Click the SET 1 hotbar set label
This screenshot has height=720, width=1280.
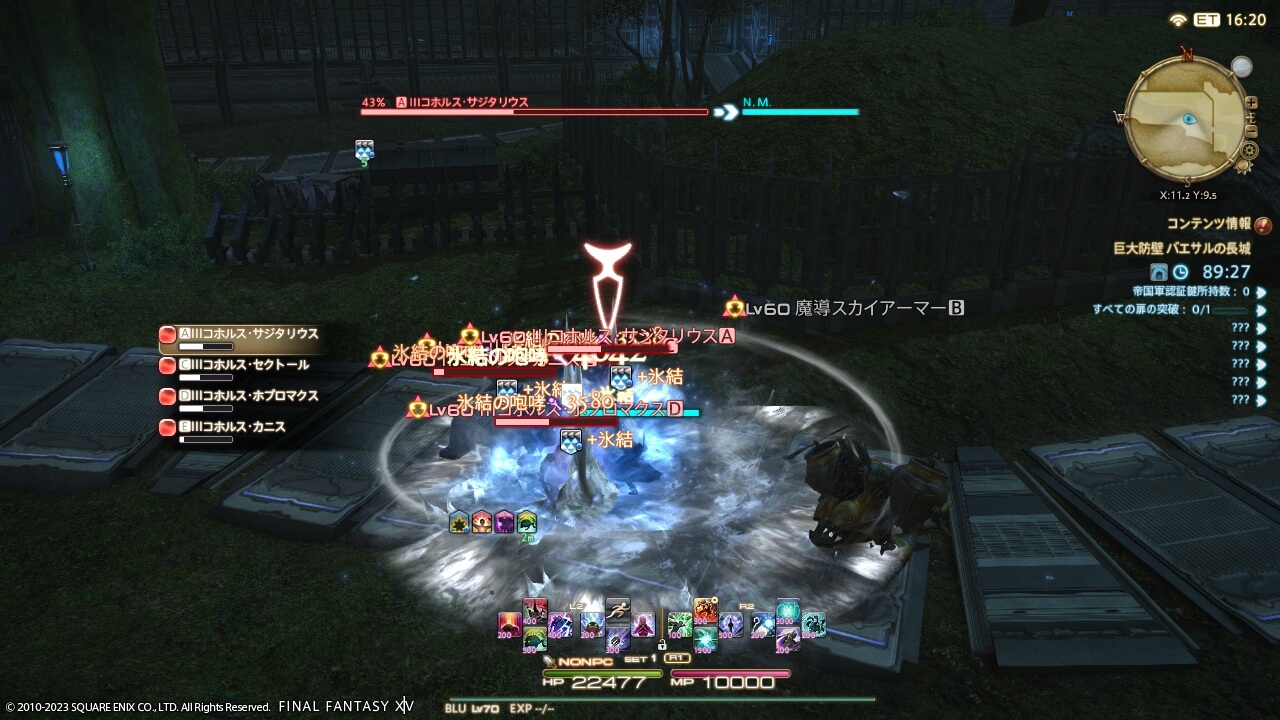coord(639,658)
